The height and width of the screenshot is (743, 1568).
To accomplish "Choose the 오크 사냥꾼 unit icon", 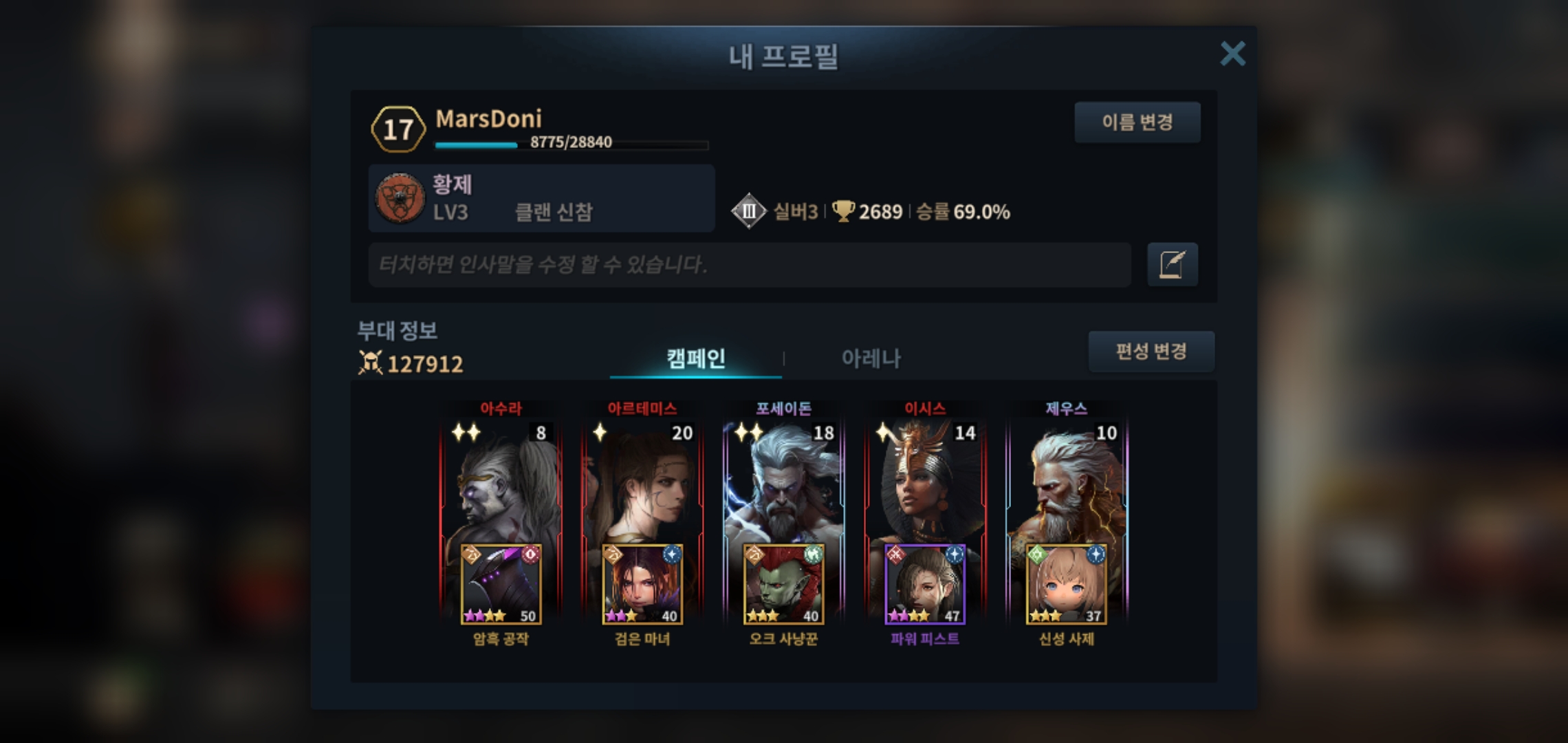I will click(784, 585).
